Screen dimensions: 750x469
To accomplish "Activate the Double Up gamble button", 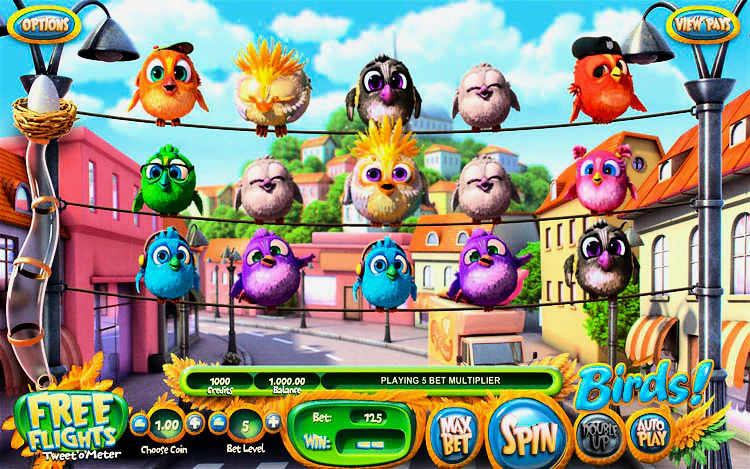I will (x=598, y=432).
